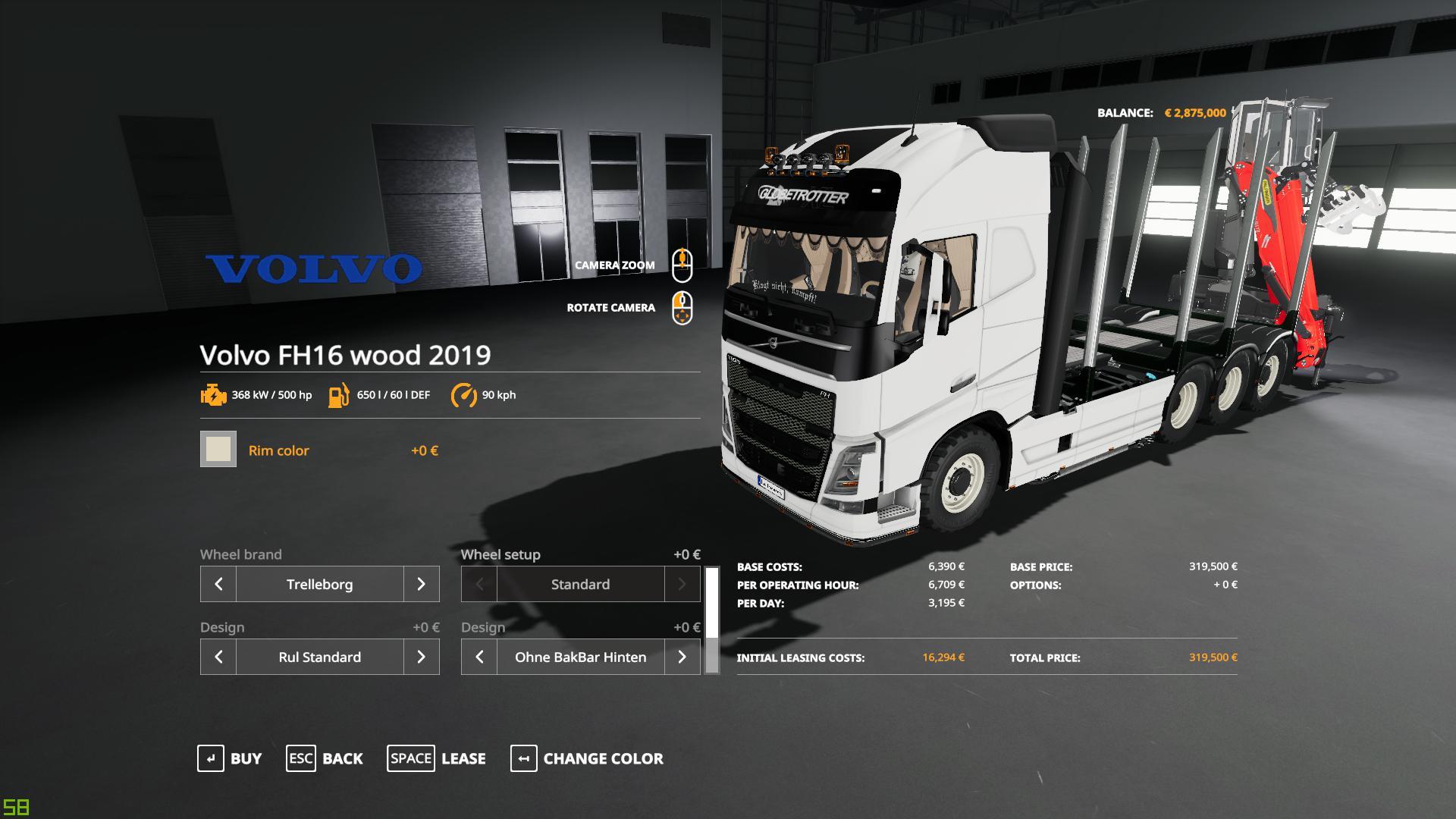Switch to next wheel brand after Trelleborg
The image size is (1456, 819).
pyautogui.click(x=421, y=584)
